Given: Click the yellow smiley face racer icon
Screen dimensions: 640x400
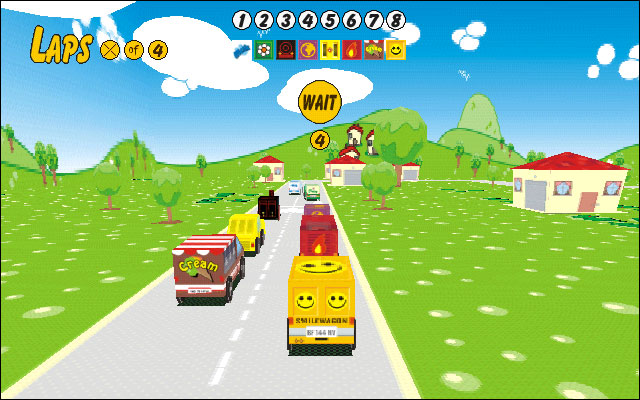Looking at the screenshot, I should click(x=396, y=49).
